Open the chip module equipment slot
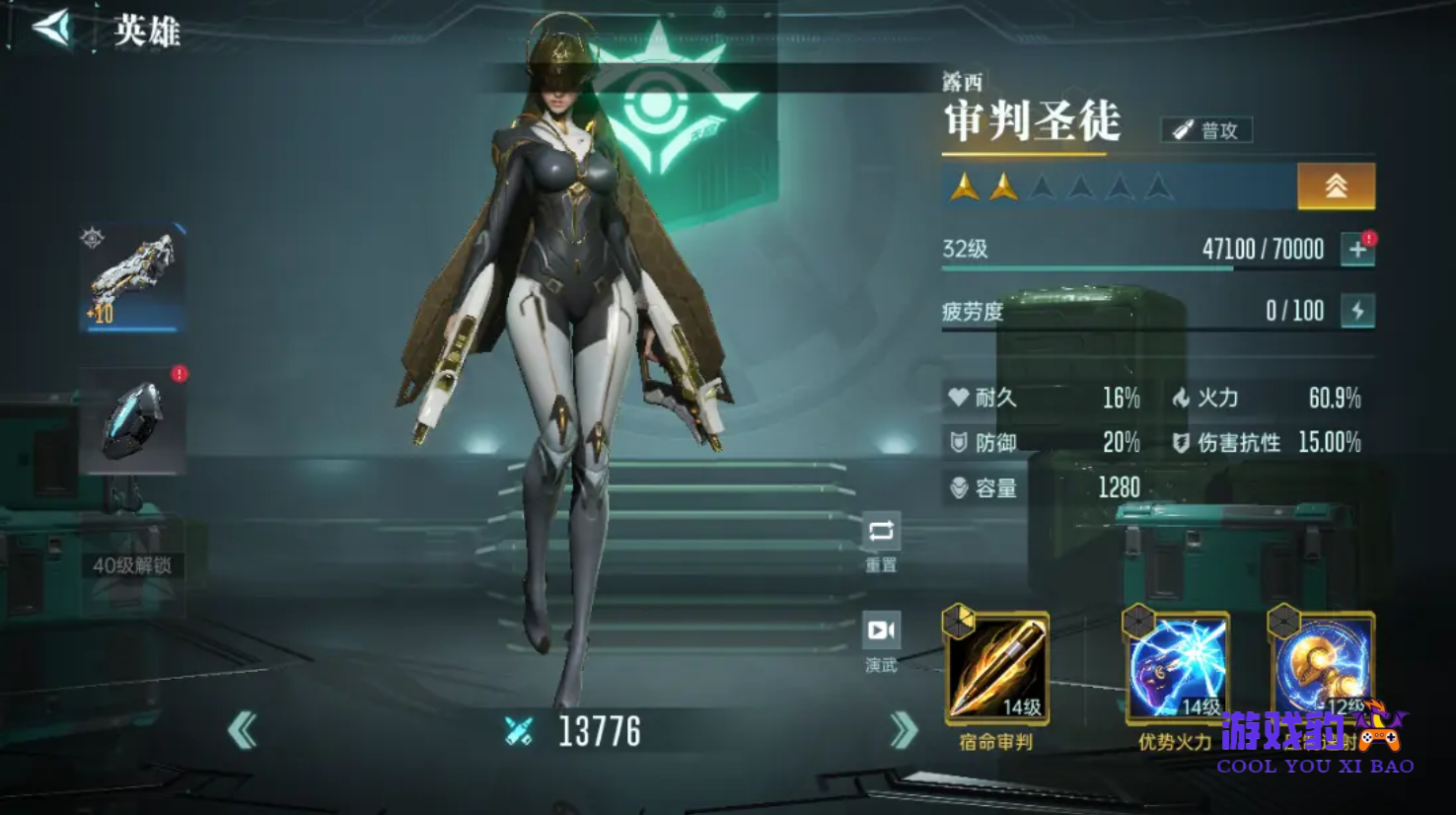 point(132,421)
